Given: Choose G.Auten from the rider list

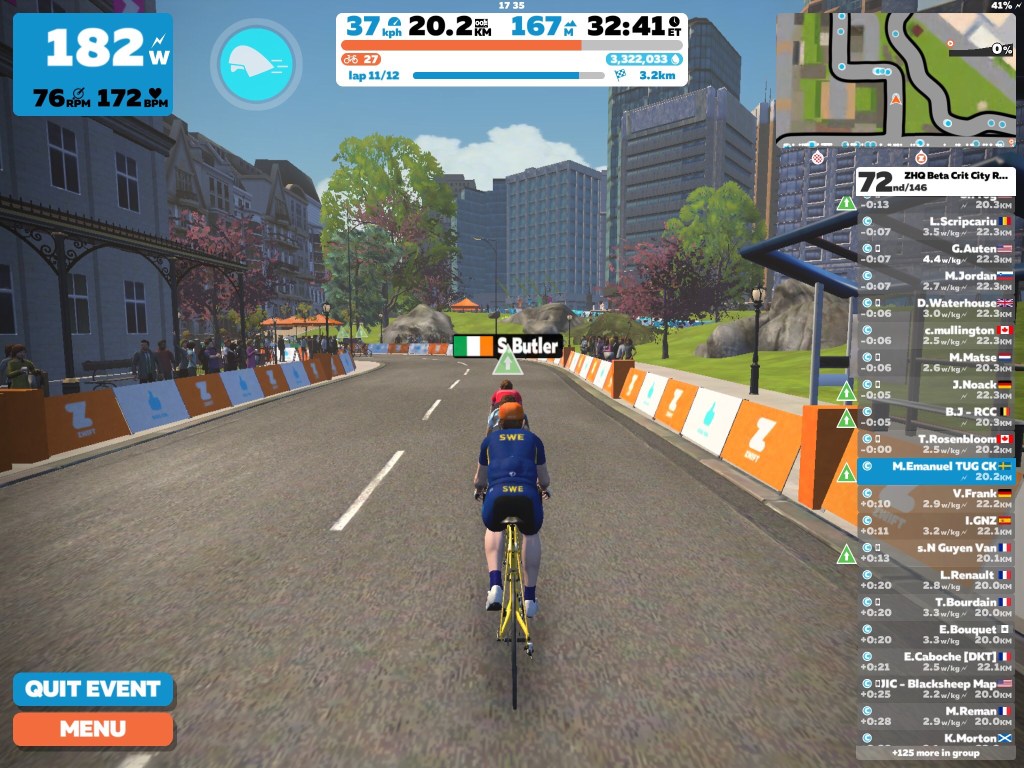Looking at the screenshot, I should 936,253.
